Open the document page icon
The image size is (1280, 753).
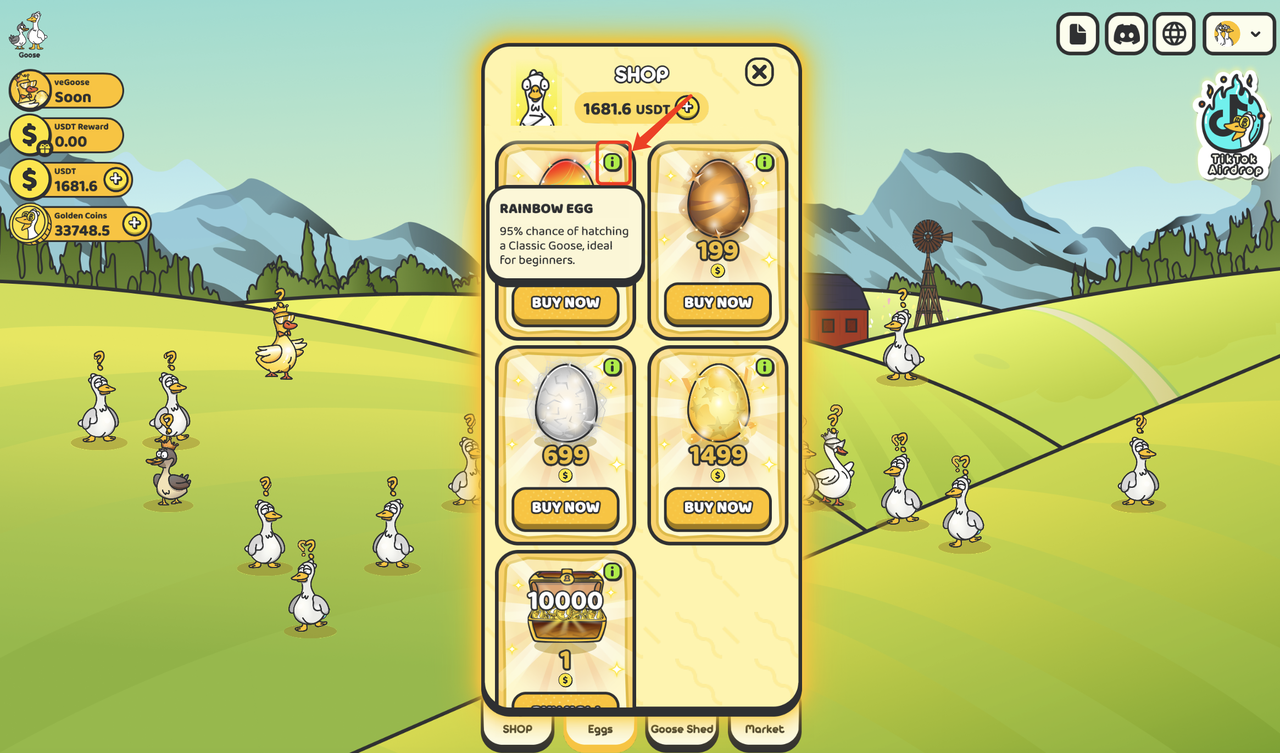[1078, 34]
